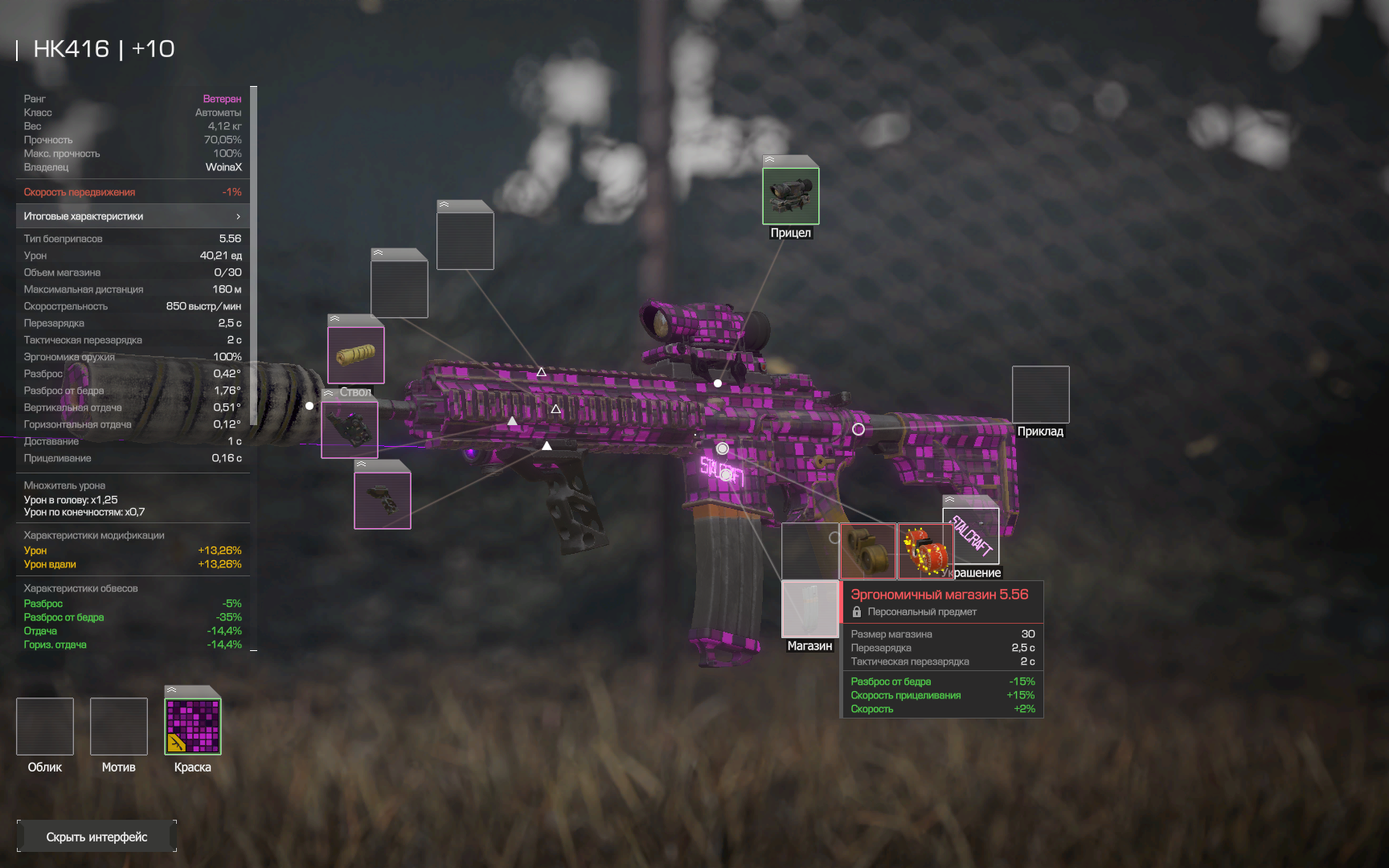Select the Прицел scope slot
This screenshot has height=868, width=1389.
click(x=790, y=195)
